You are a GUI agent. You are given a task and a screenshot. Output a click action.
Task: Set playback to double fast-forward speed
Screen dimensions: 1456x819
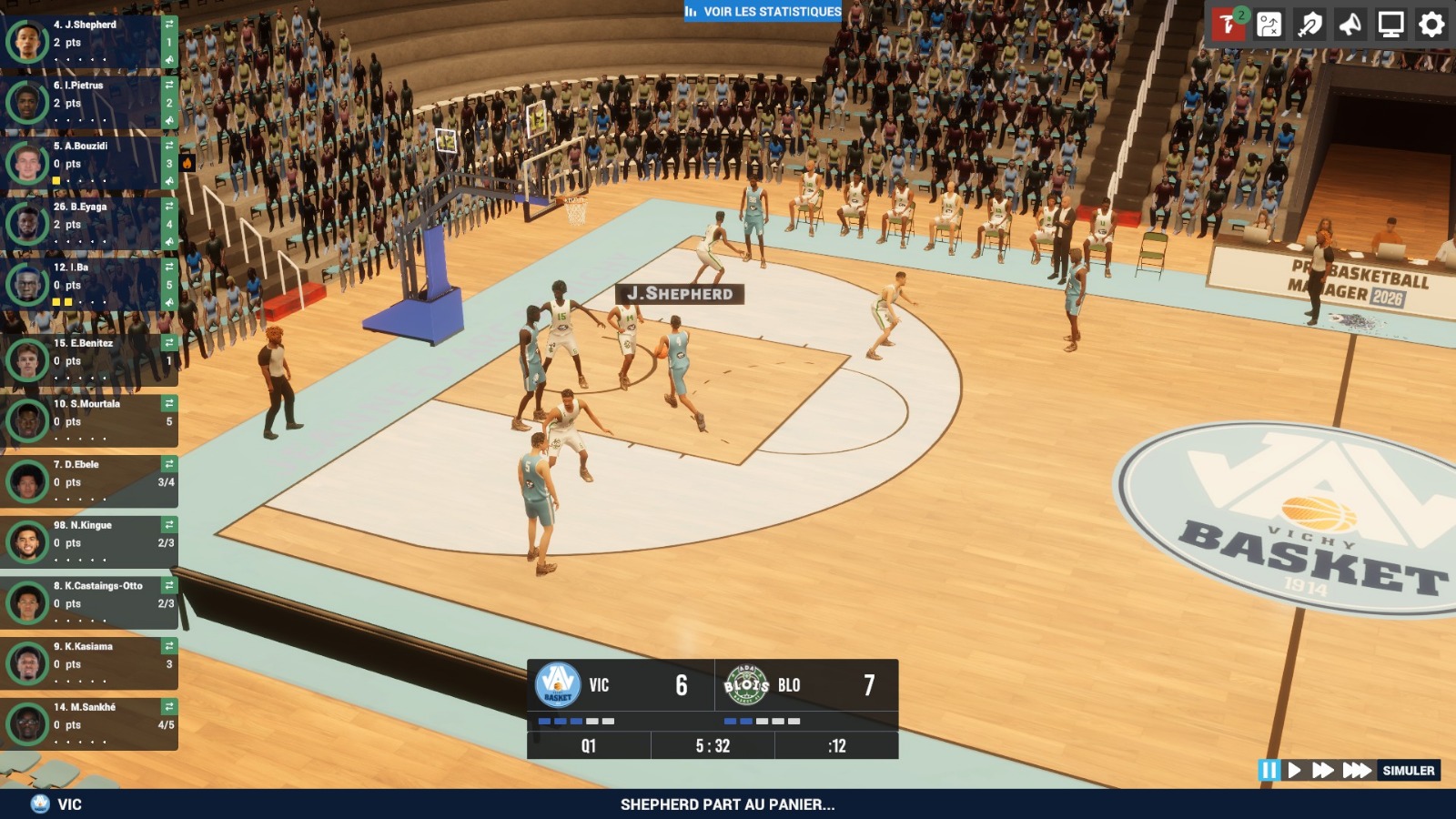click(x=1322, y=771)
